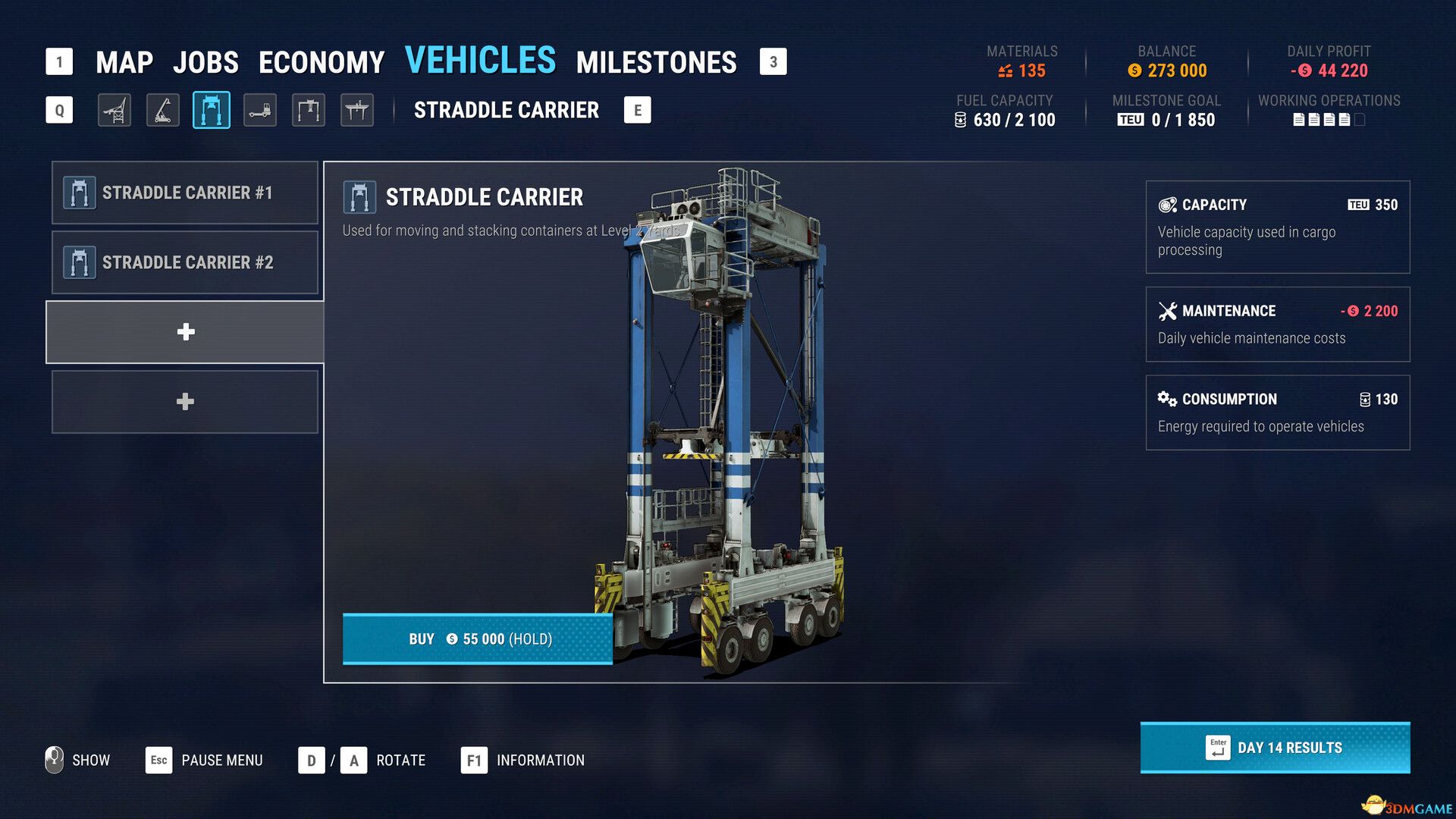1456x819 pixels.
Task: Select the straddle carrier category icon
Action: (x=212, y=111)
